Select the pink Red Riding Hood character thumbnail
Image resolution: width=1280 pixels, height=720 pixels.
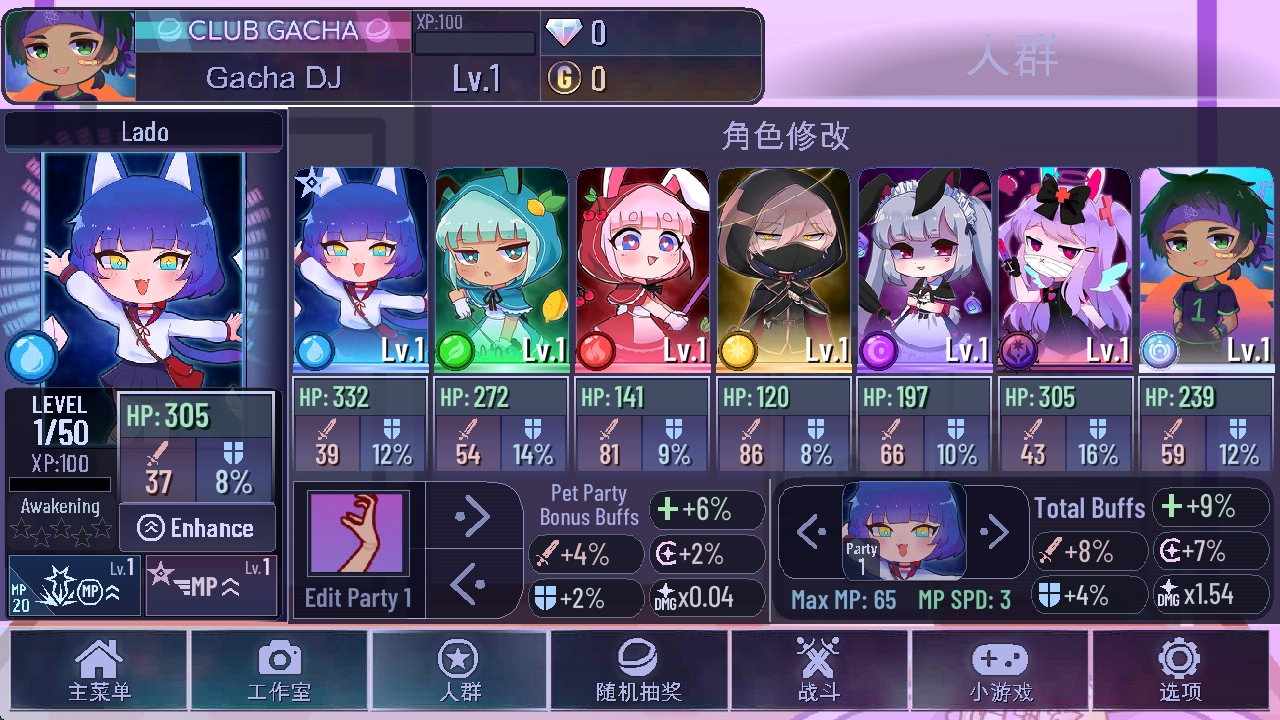[x=642, y=258]
